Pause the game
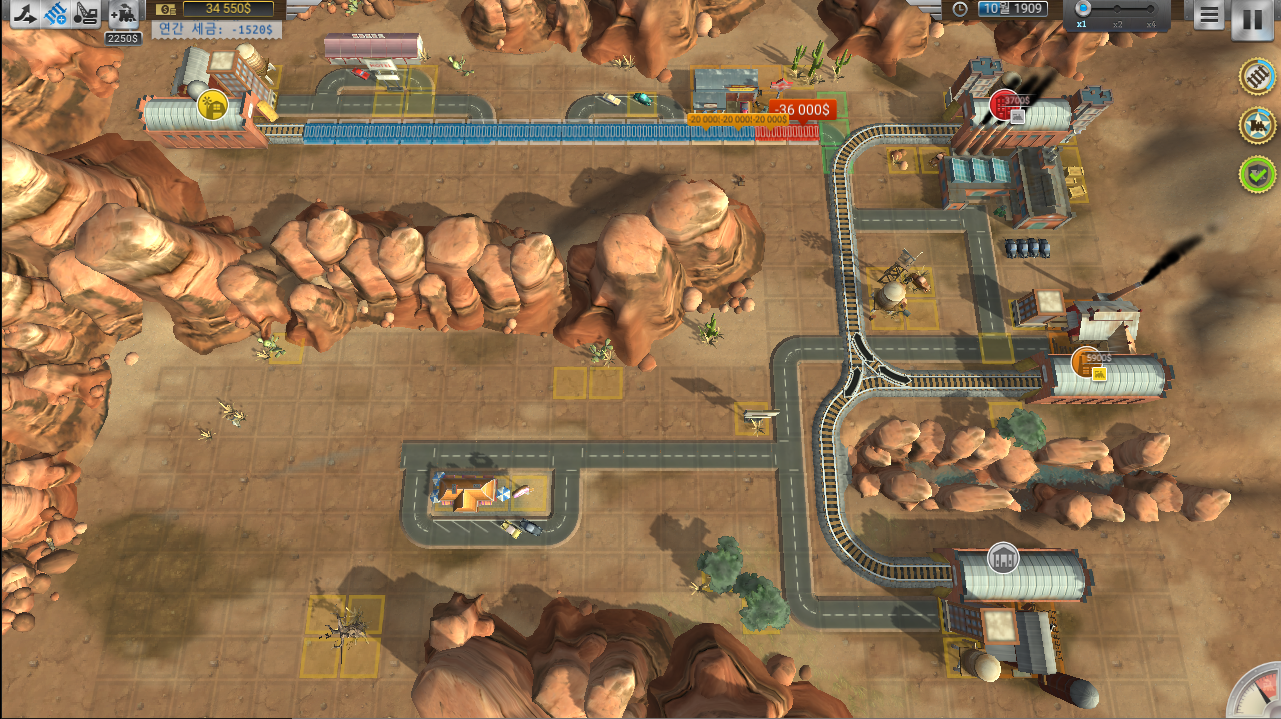 coord(1252,19)
